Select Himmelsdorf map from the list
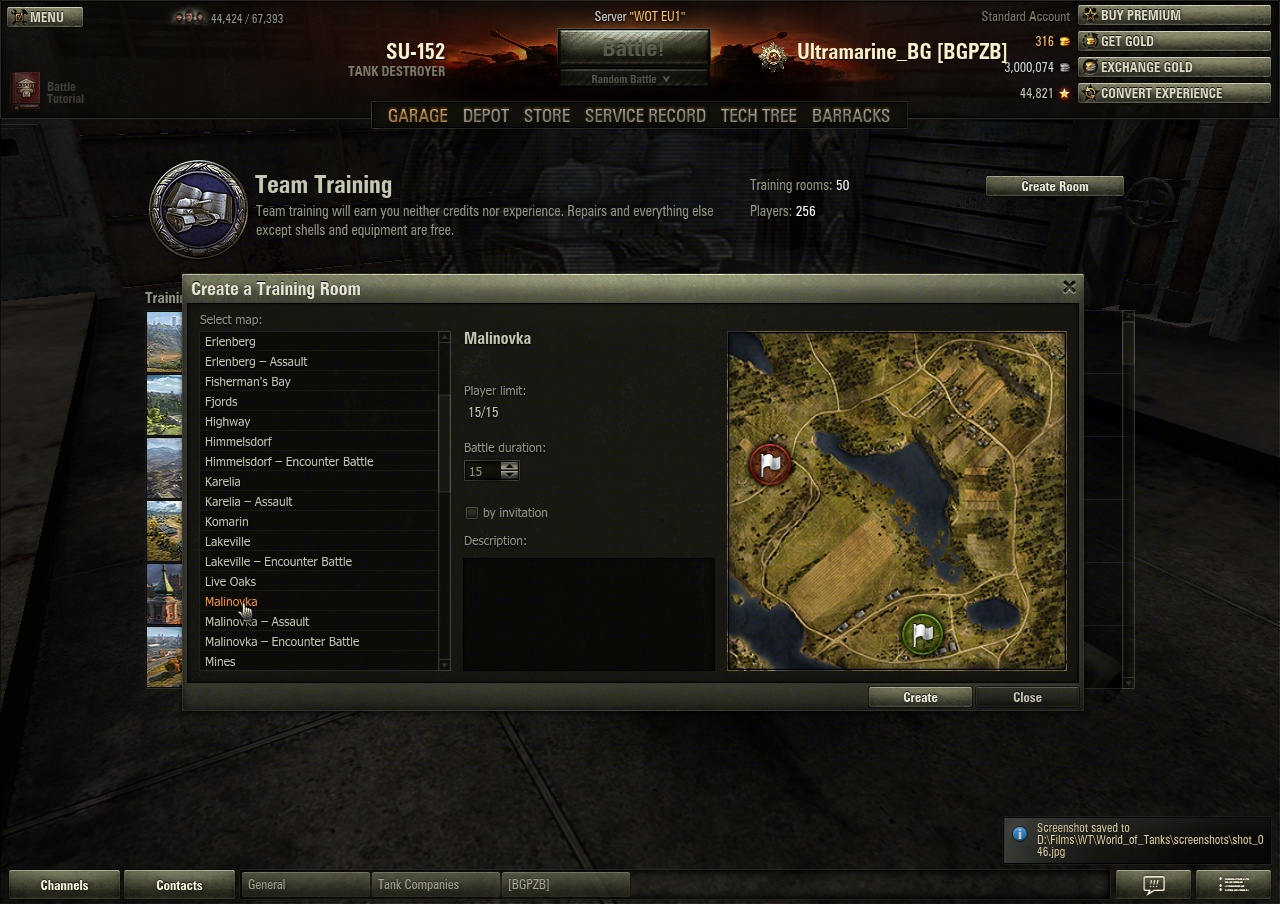This screenshot has height=904, width=1280. [x=238, y=441]
